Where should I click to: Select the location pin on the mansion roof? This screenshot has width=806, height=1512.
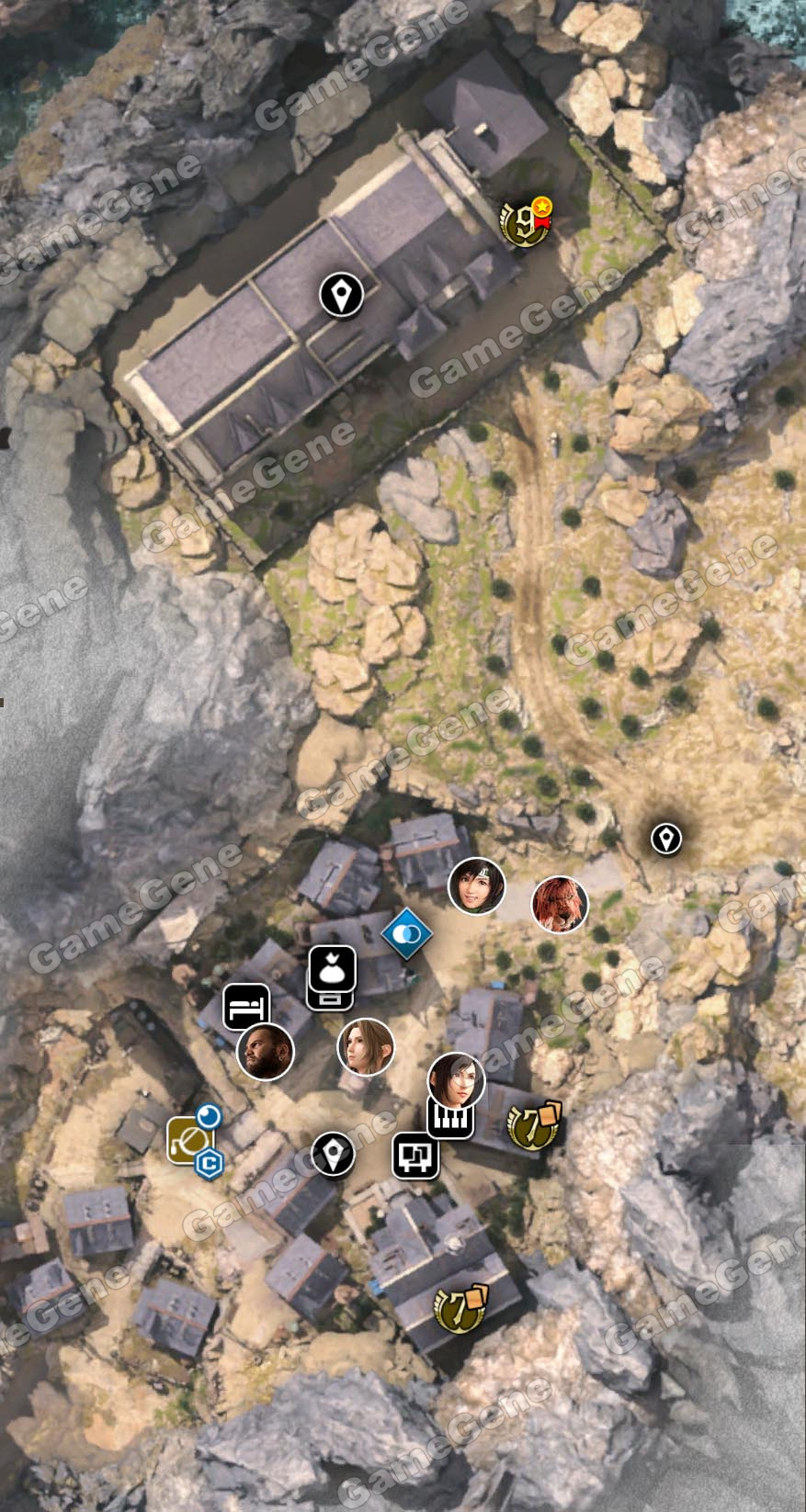(341, 295)
